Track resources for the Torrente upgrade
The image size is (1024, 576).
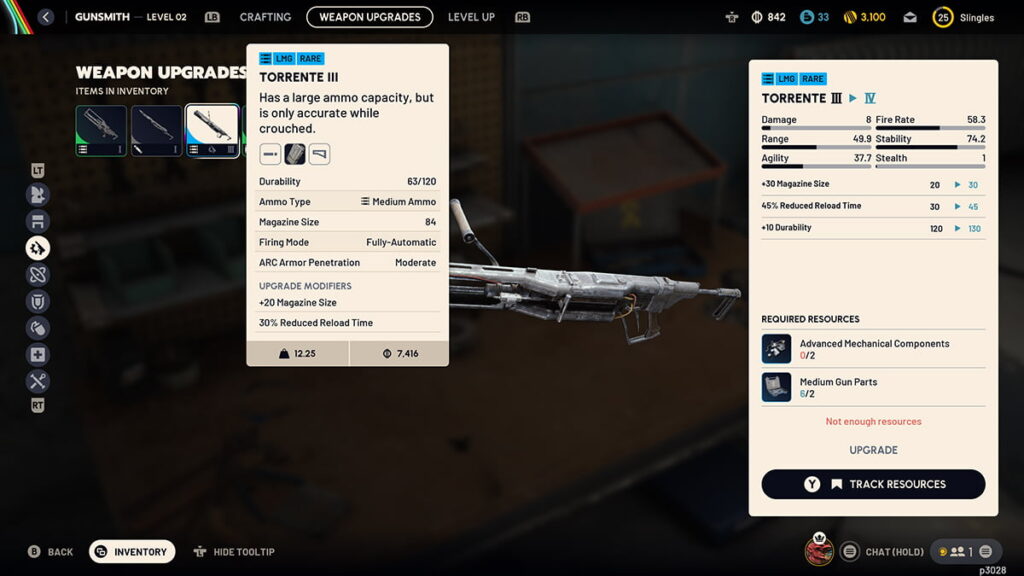pyautogui.click(x=873, y=484)
